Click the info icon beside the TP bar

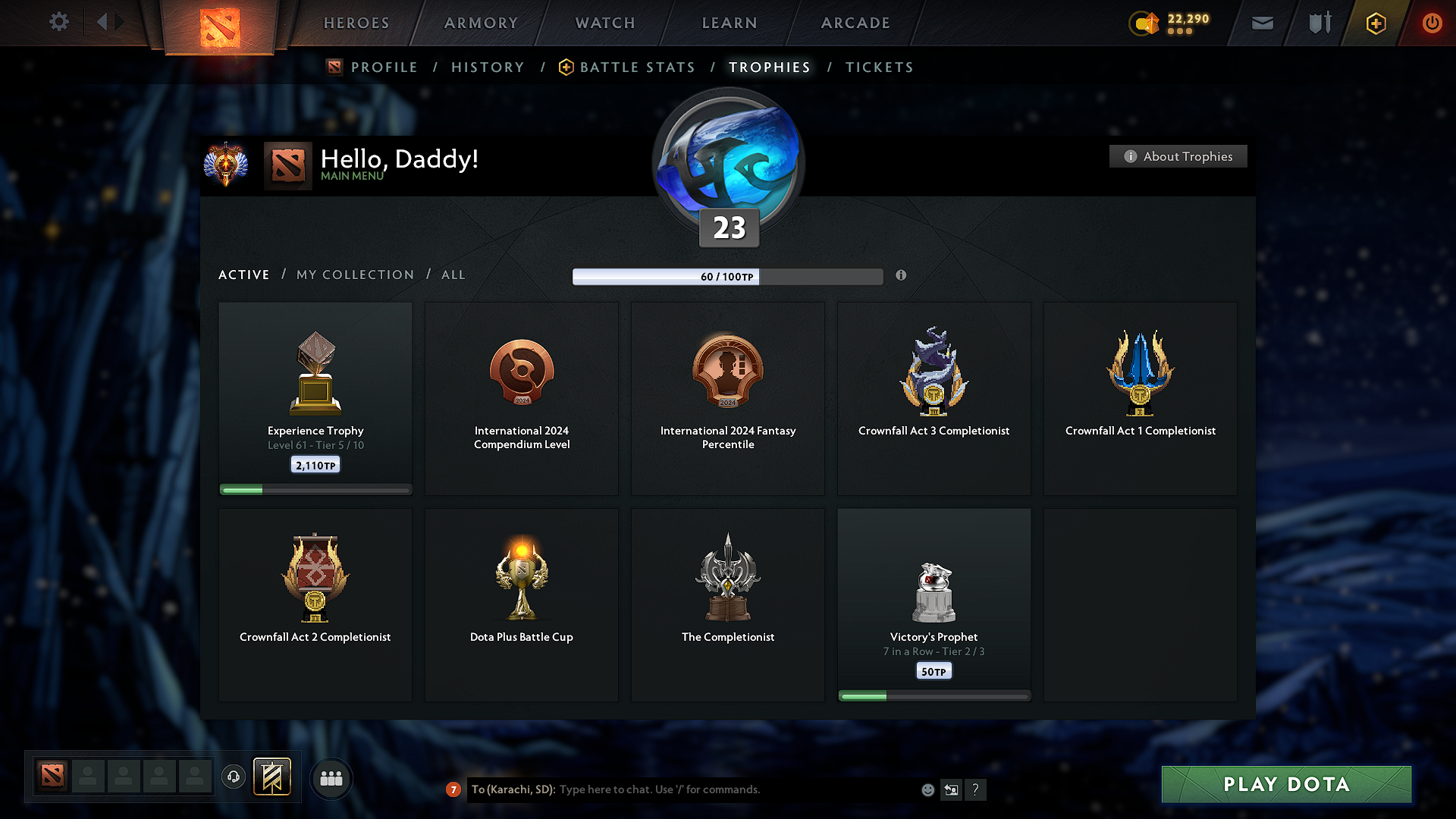pos(902,276)
